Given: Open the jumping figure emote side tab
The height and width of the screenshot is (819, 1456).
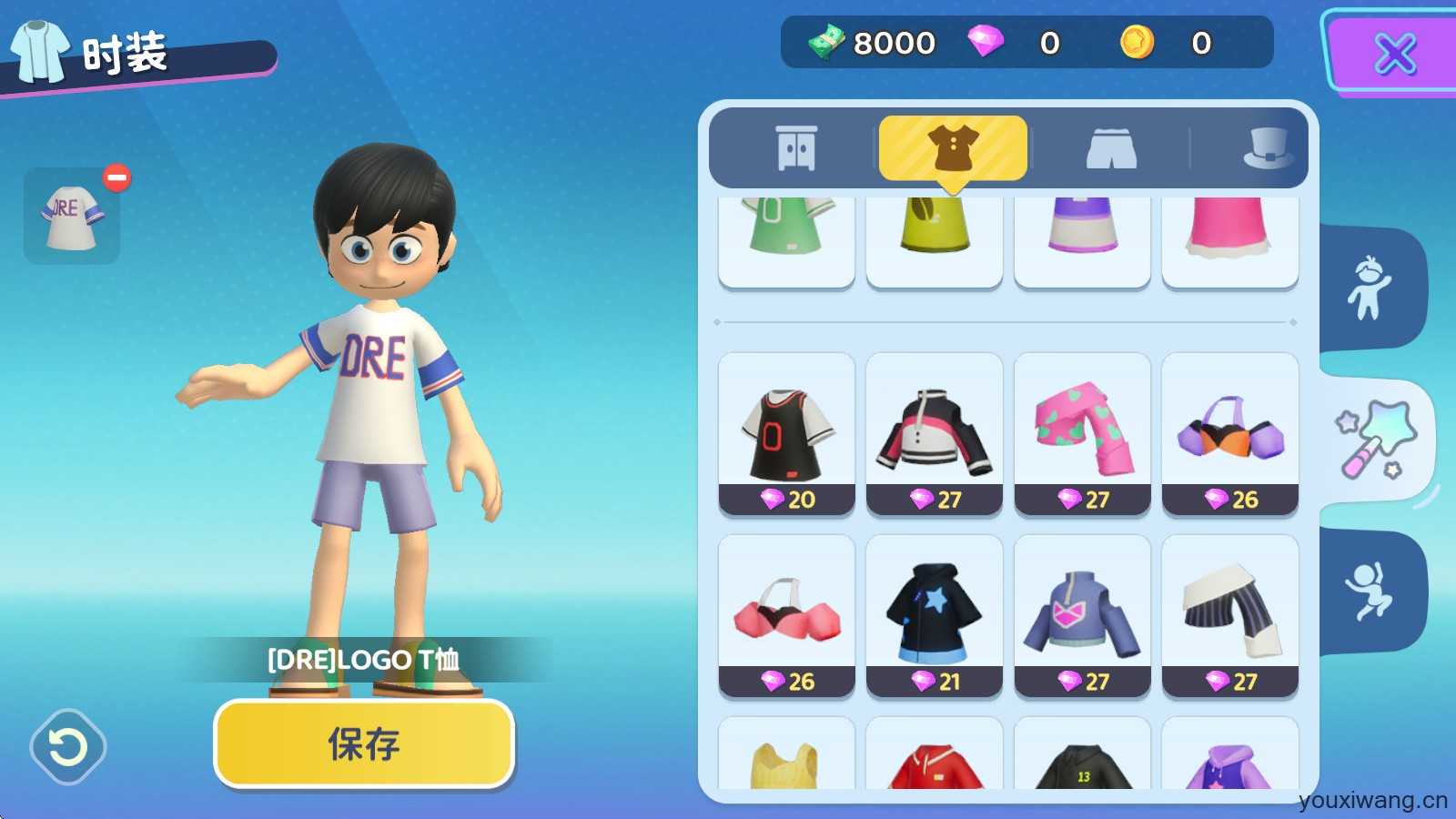Looking at the screenshot, I should (1370, 591).
